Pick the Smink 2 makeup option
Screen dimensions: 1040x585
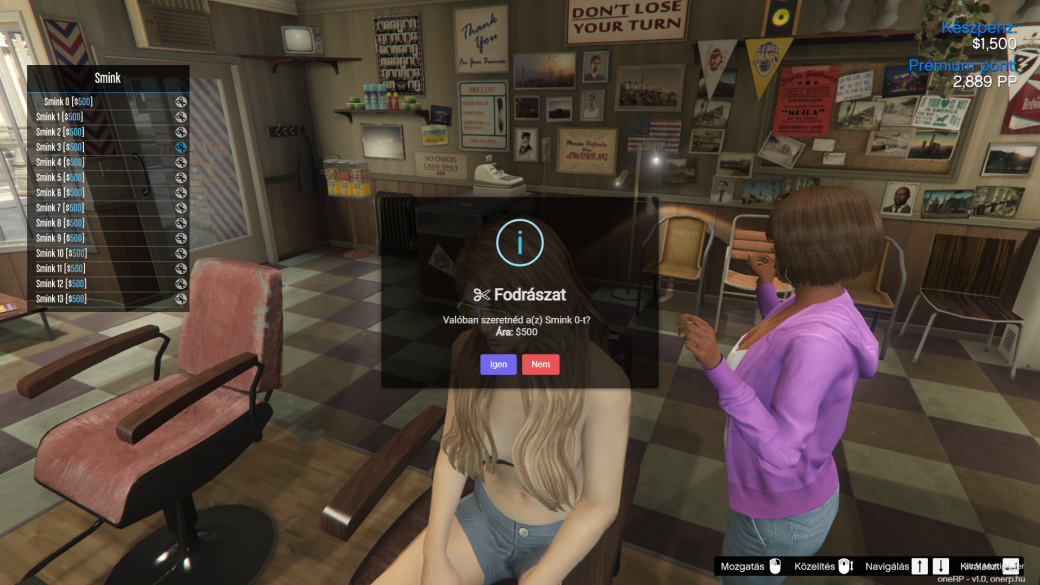(108, 132)
